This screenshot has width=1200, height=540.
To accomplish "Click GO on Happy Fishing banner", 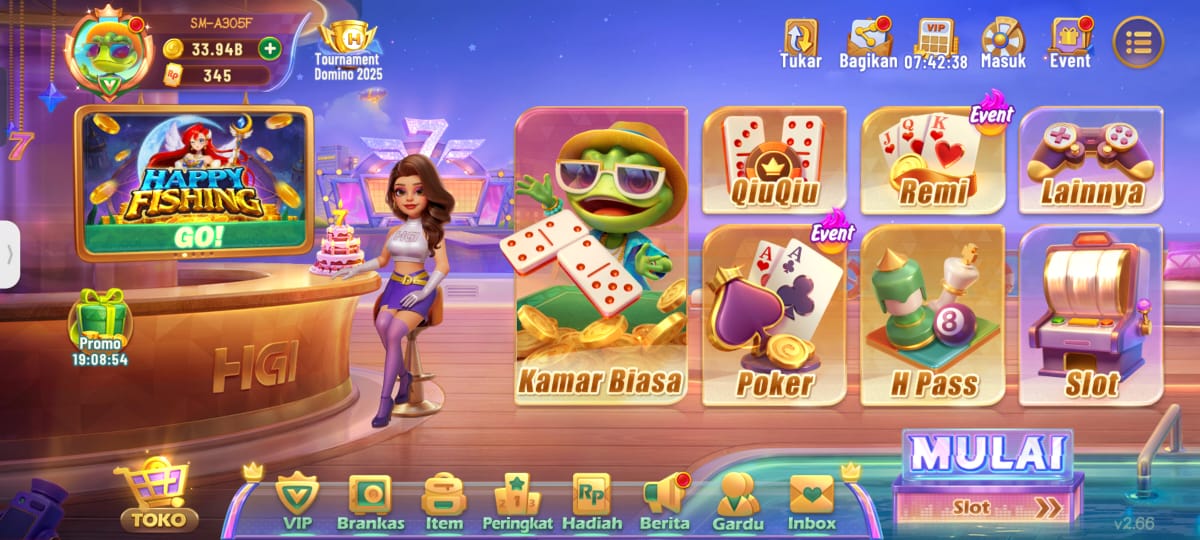I will pos(199,238).
